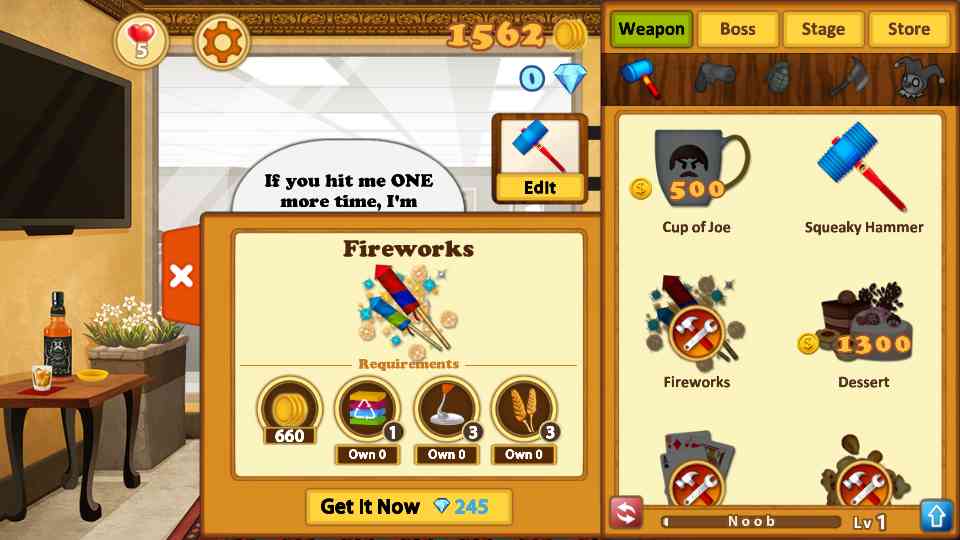Switch to the Boss tab
The width and height of the screenshot is (960, 540).
tap(737, 29)
